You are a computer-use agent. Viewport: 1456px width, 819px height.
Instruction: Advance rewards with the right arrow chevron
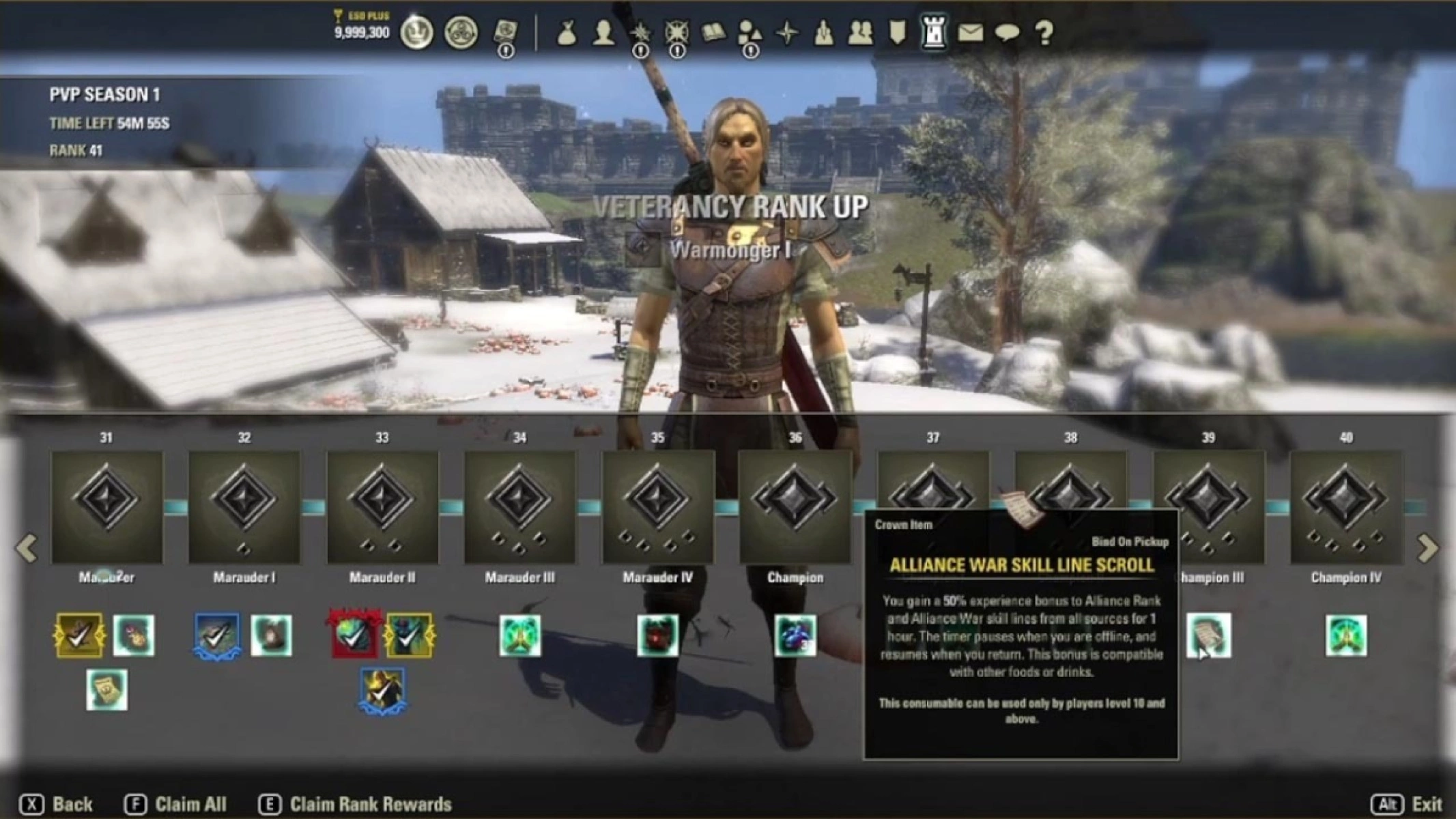click(1428, 546)
